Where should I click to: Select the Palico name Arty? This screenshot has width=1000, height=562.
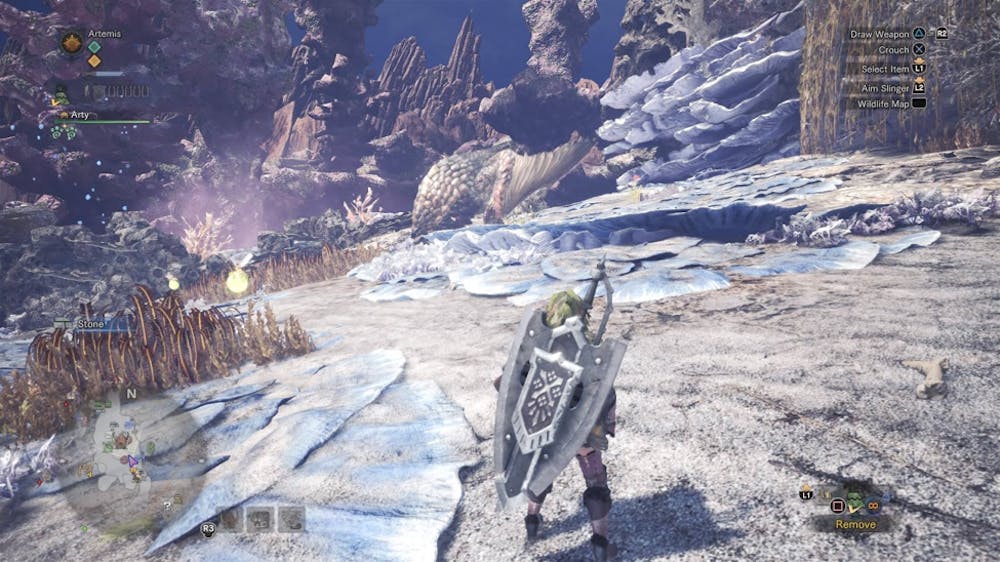pyautogui.click(x=80, y=115)
